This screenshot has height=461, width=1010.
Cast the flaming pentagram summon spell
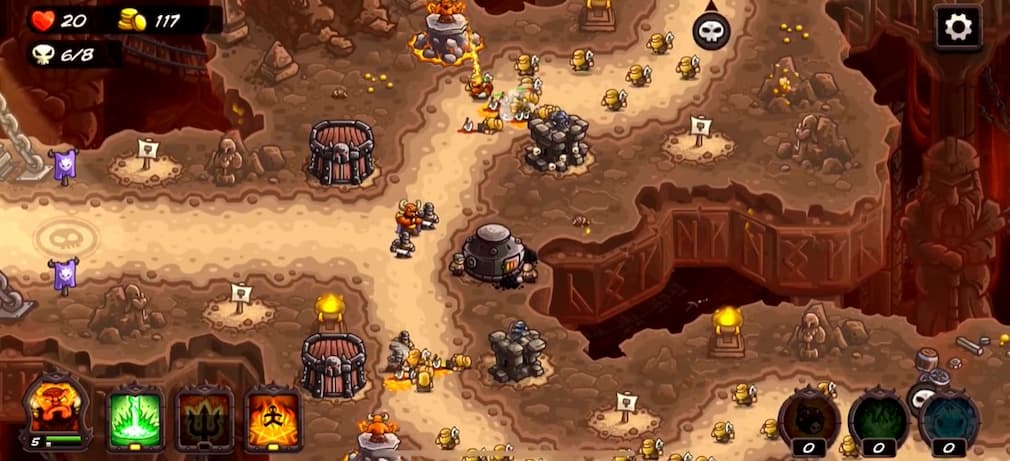(x=273, y=415)
